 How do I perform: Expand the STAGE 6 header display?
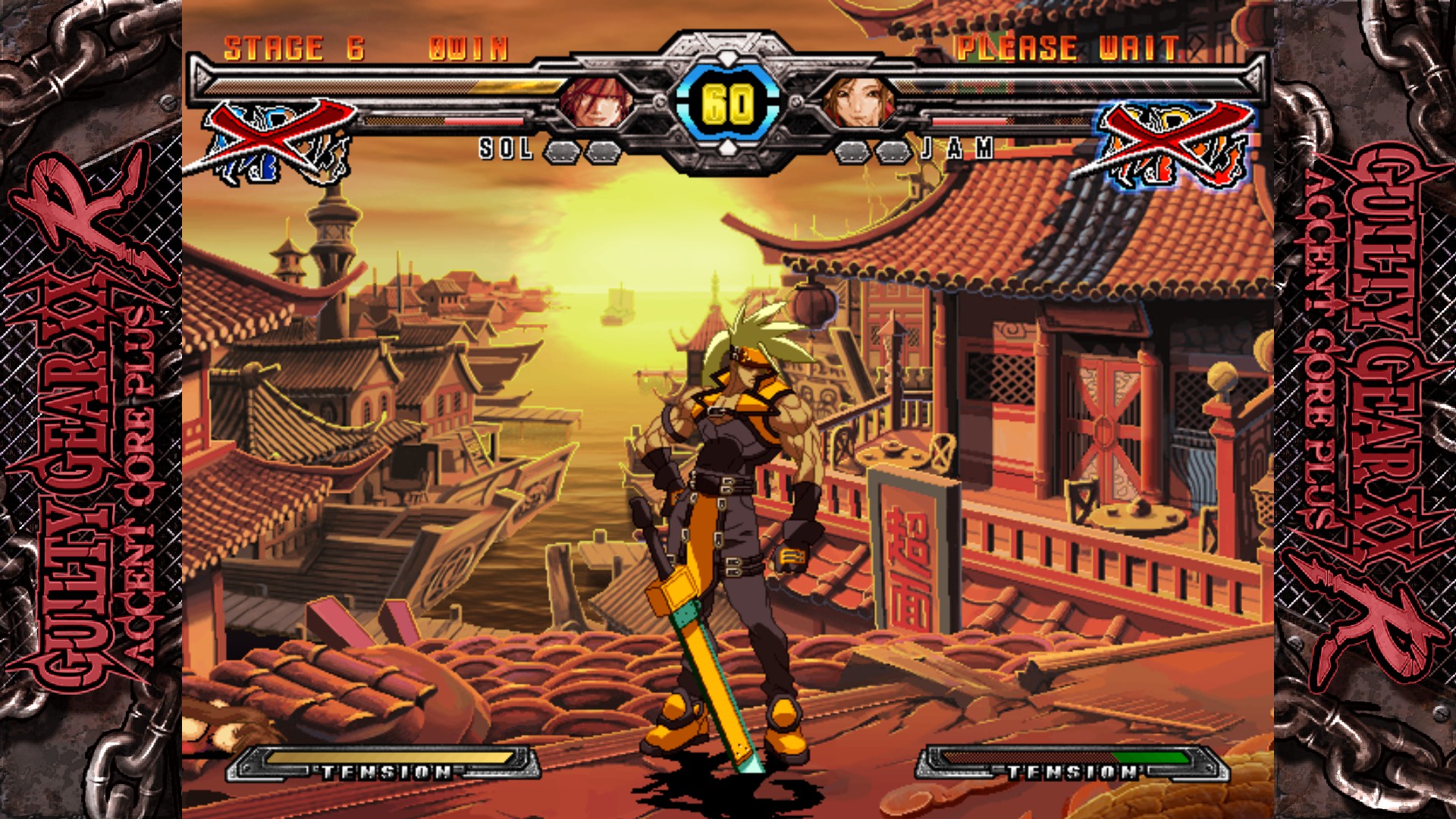288,48
